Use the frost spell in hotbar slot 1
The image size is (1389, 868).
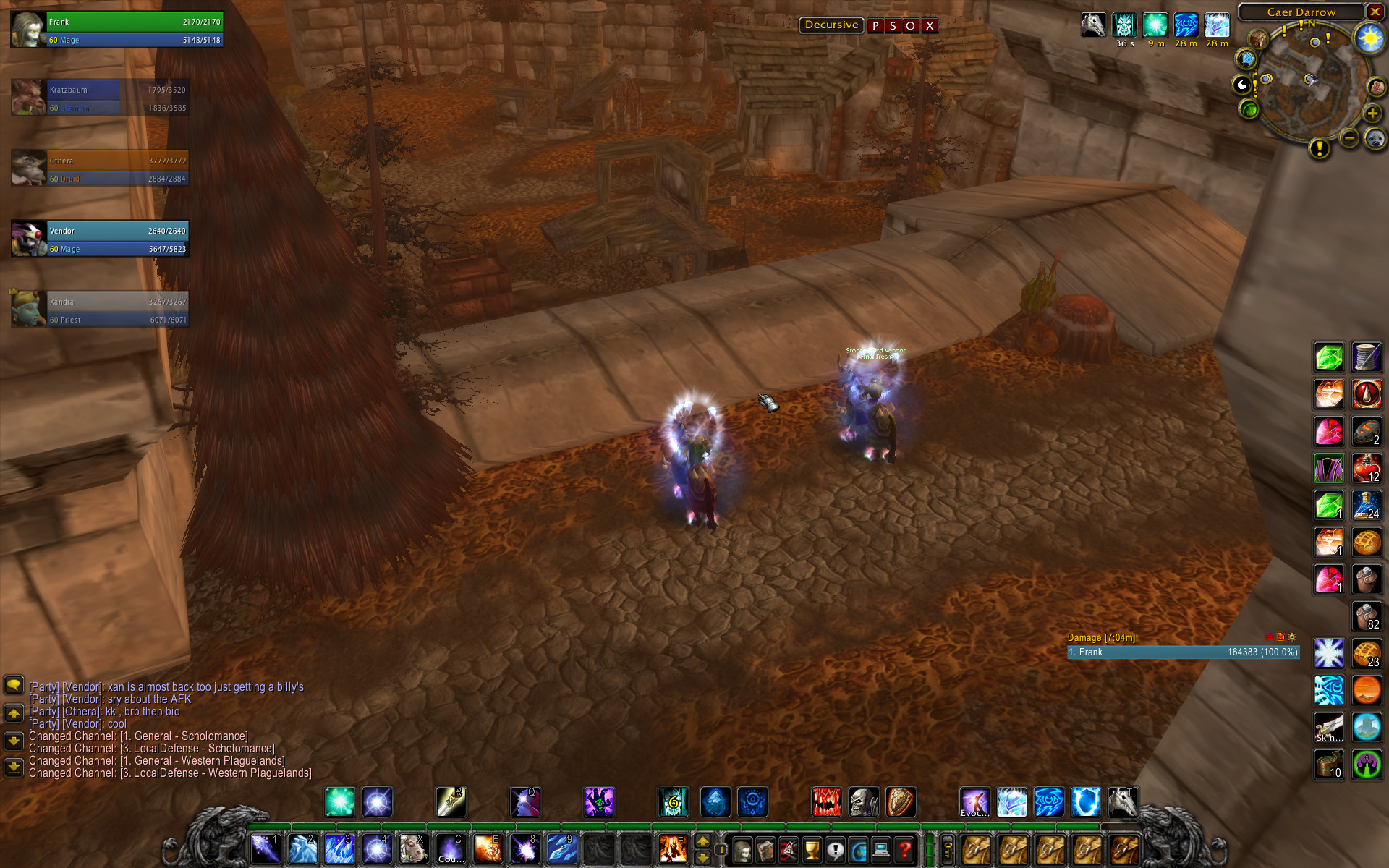[x=266, y=849]
